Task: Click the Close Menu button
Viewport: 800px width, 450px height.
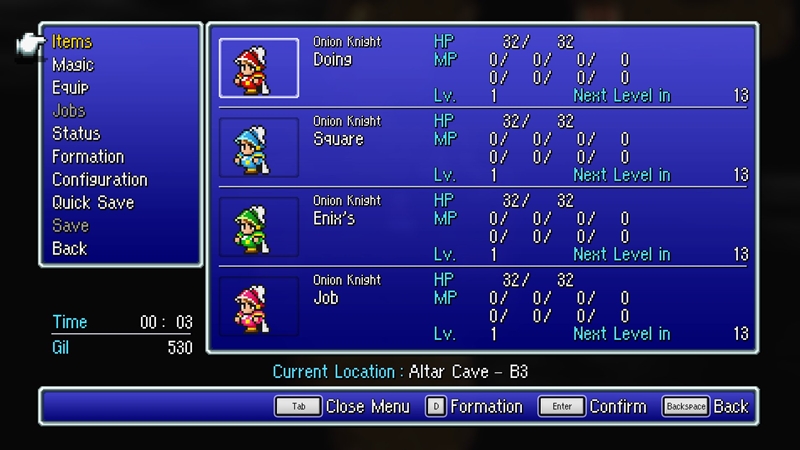Action: coord(343,407)
